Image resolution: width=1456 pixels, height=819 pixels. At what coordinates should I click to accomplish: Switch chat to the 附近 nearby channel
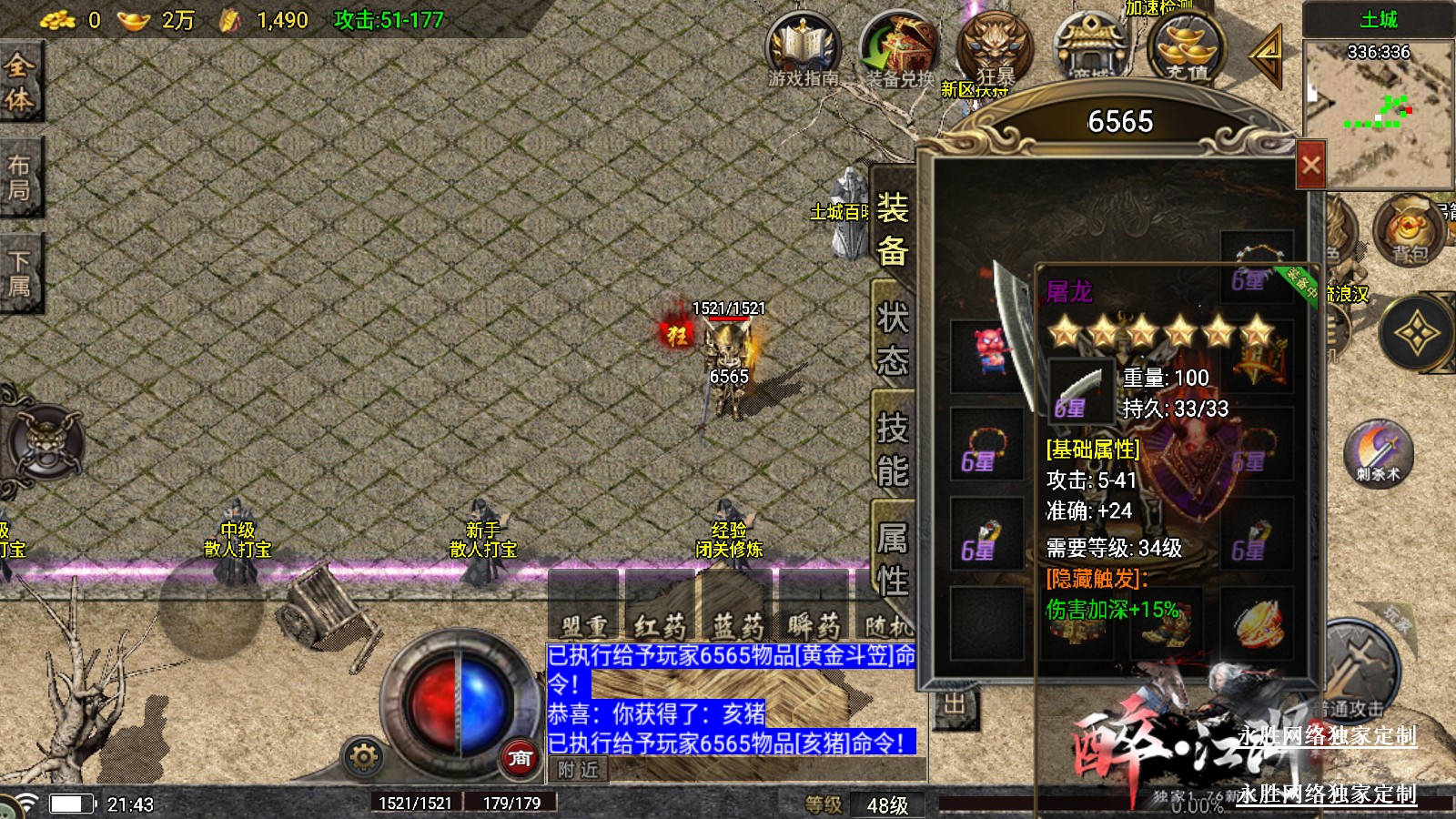578,770
